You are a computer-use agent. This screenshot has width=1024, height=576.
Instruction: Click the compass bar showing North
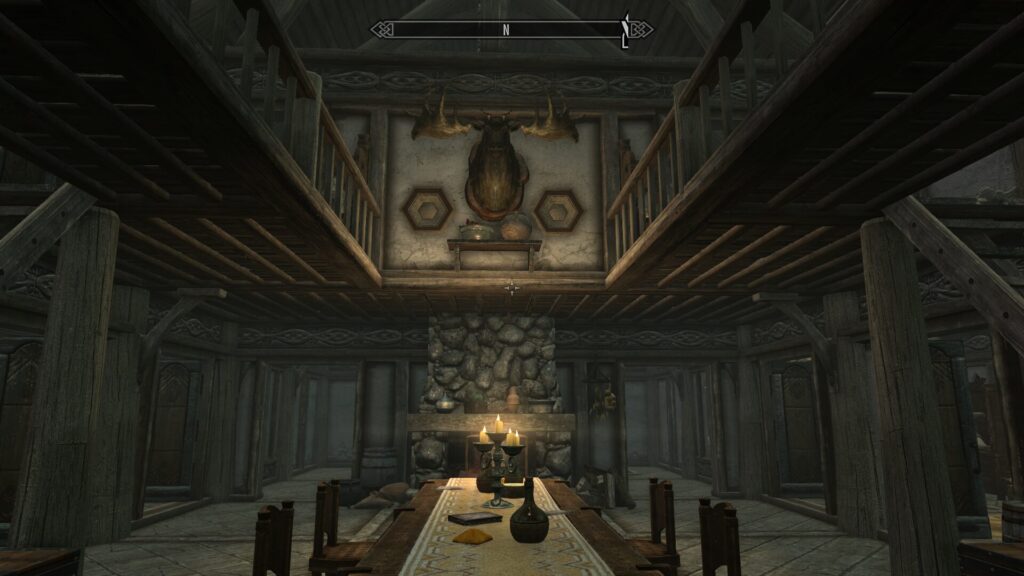[x=511, y=29]
